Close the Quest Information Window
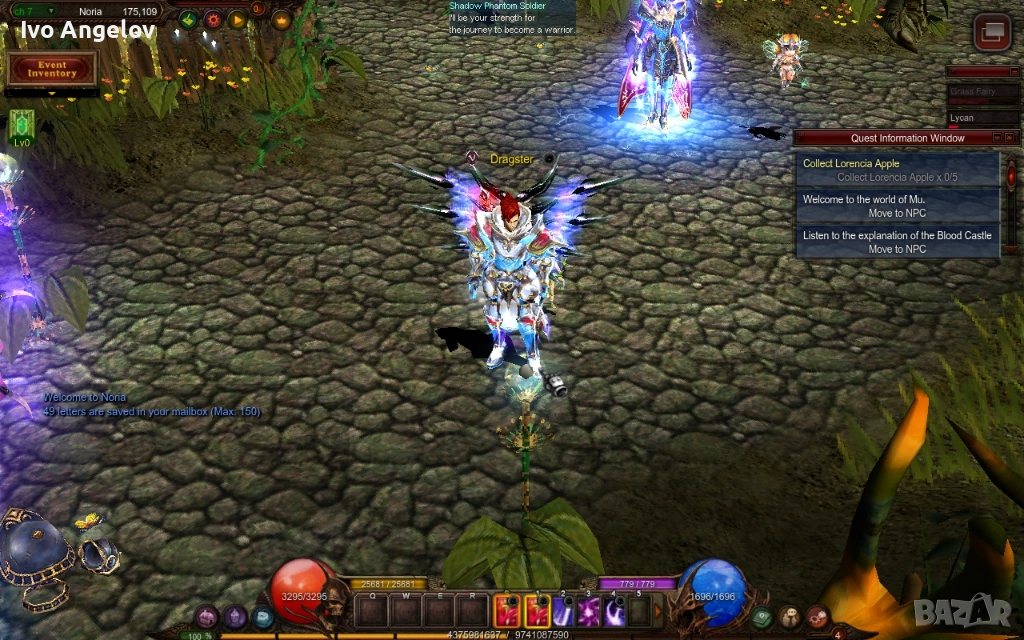1024x640 pixels. pos(1010,138)
